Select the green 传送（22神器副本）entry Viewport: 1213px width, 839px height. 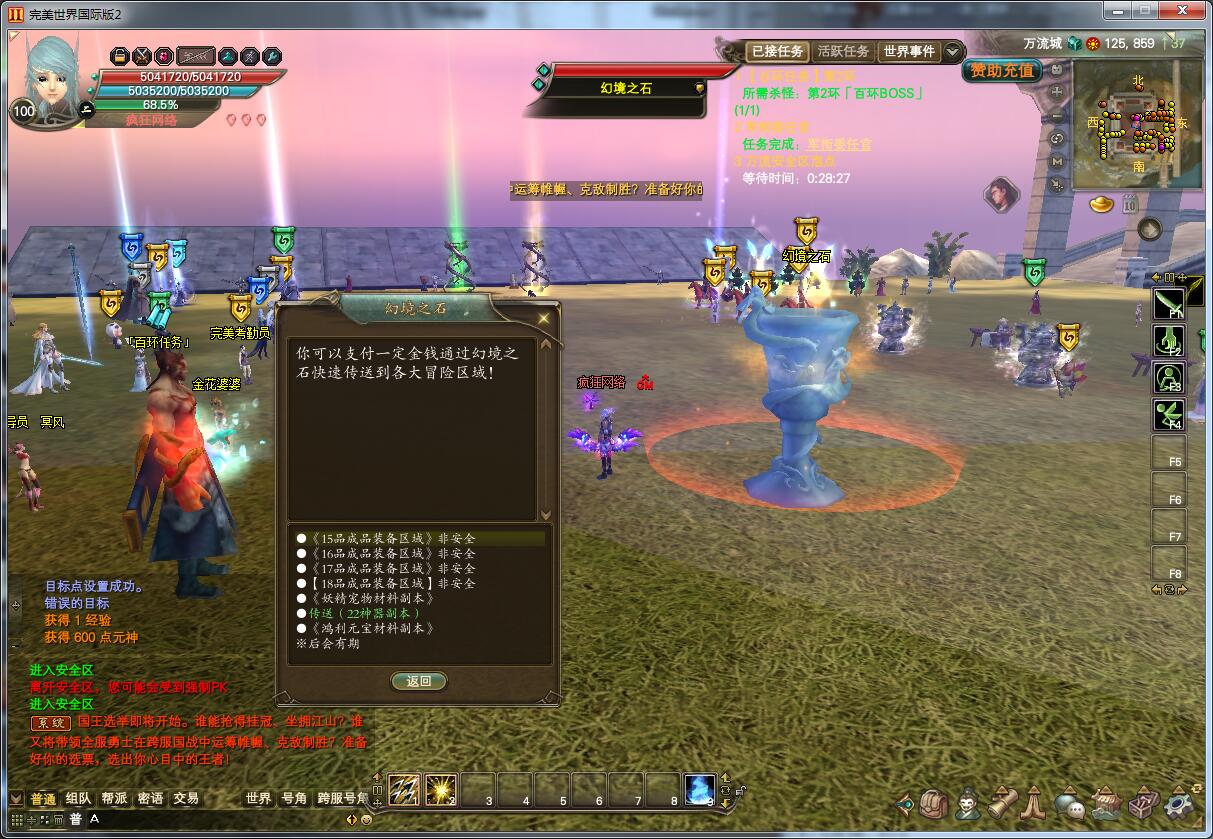[x=364, y=613]
